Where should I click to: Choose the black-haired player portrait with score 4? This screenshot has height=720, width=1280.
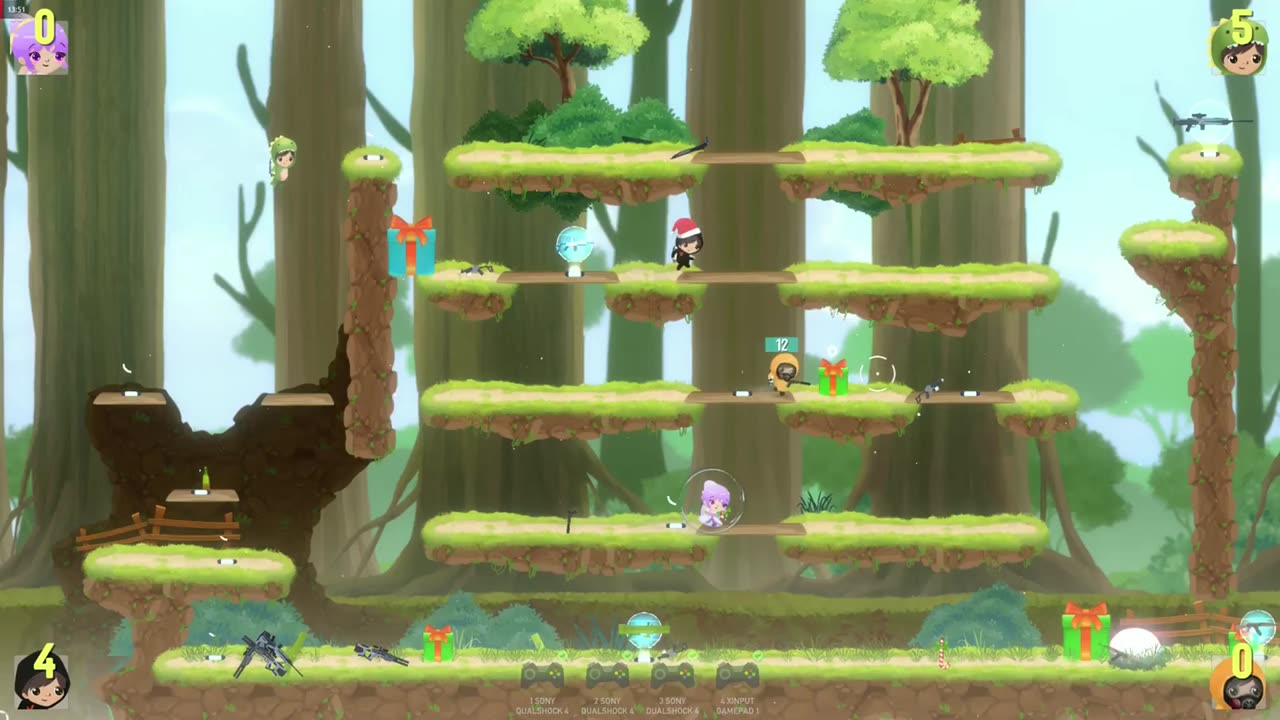(x=41, y=680)
